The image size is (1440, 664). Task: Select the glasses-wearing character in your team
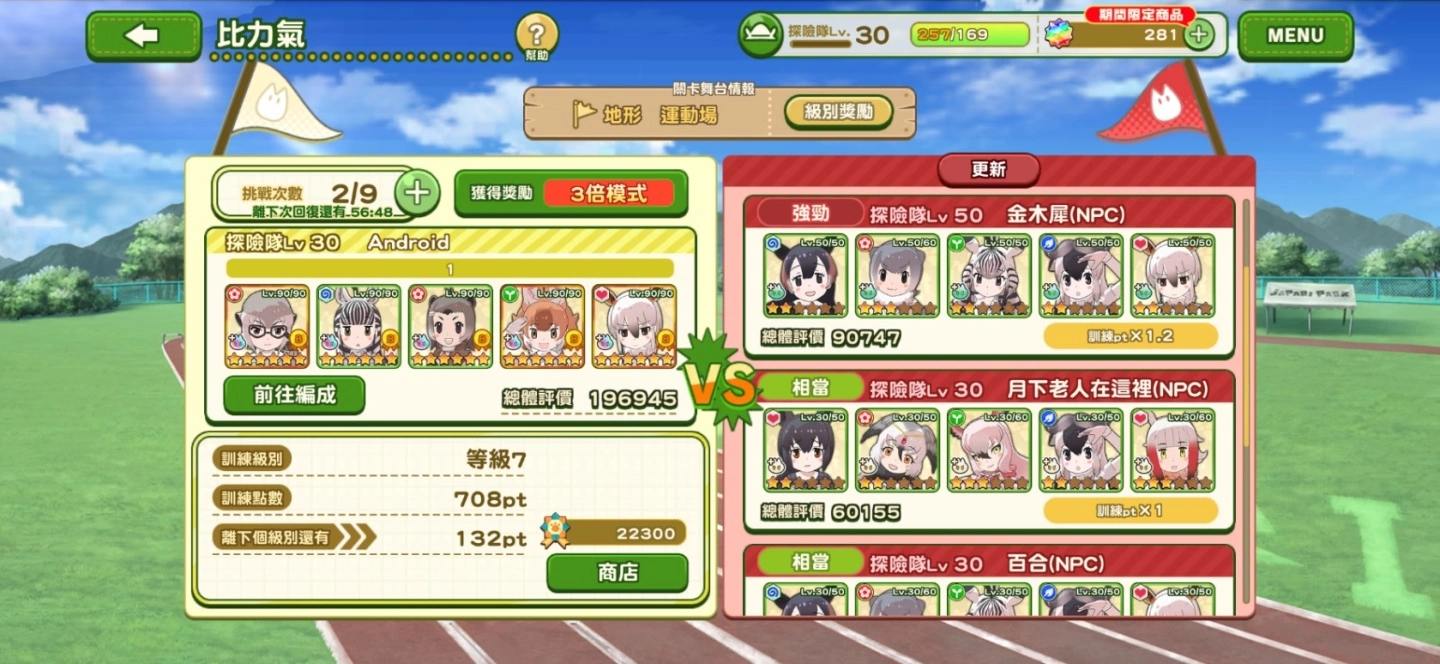267,326
